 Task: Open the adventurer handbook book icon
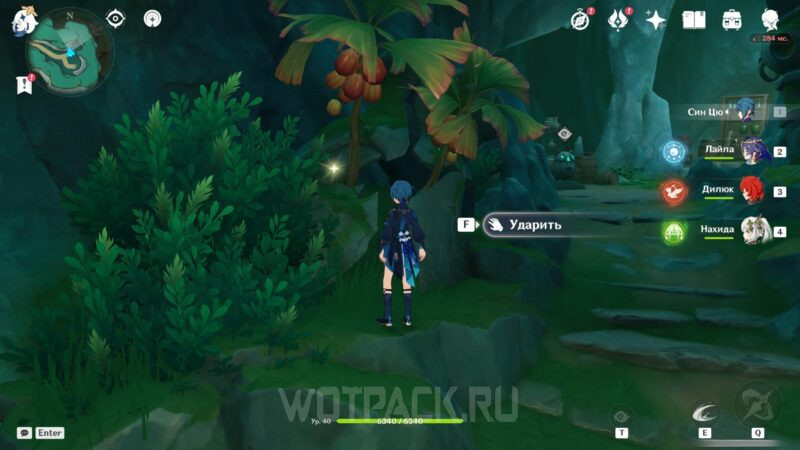694,19
